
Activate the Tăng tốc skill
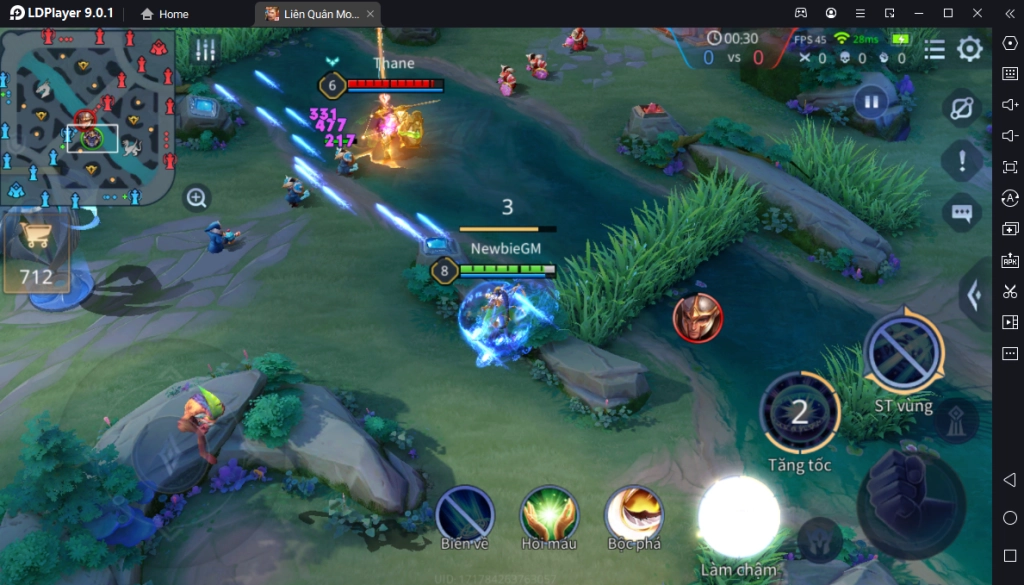click(x=799, y=412)
